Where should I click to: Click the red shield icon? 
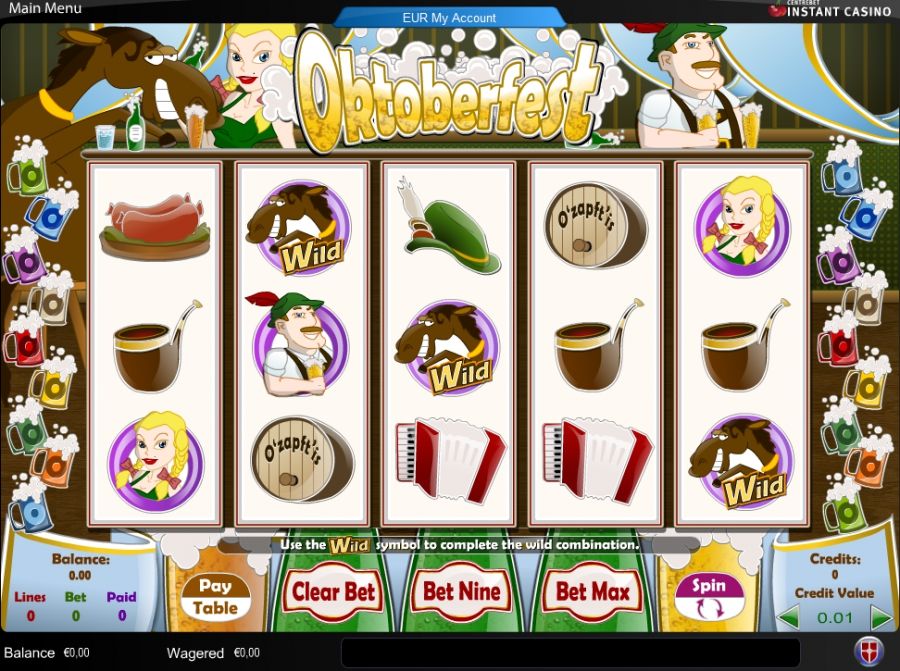[x=867, y=650]
